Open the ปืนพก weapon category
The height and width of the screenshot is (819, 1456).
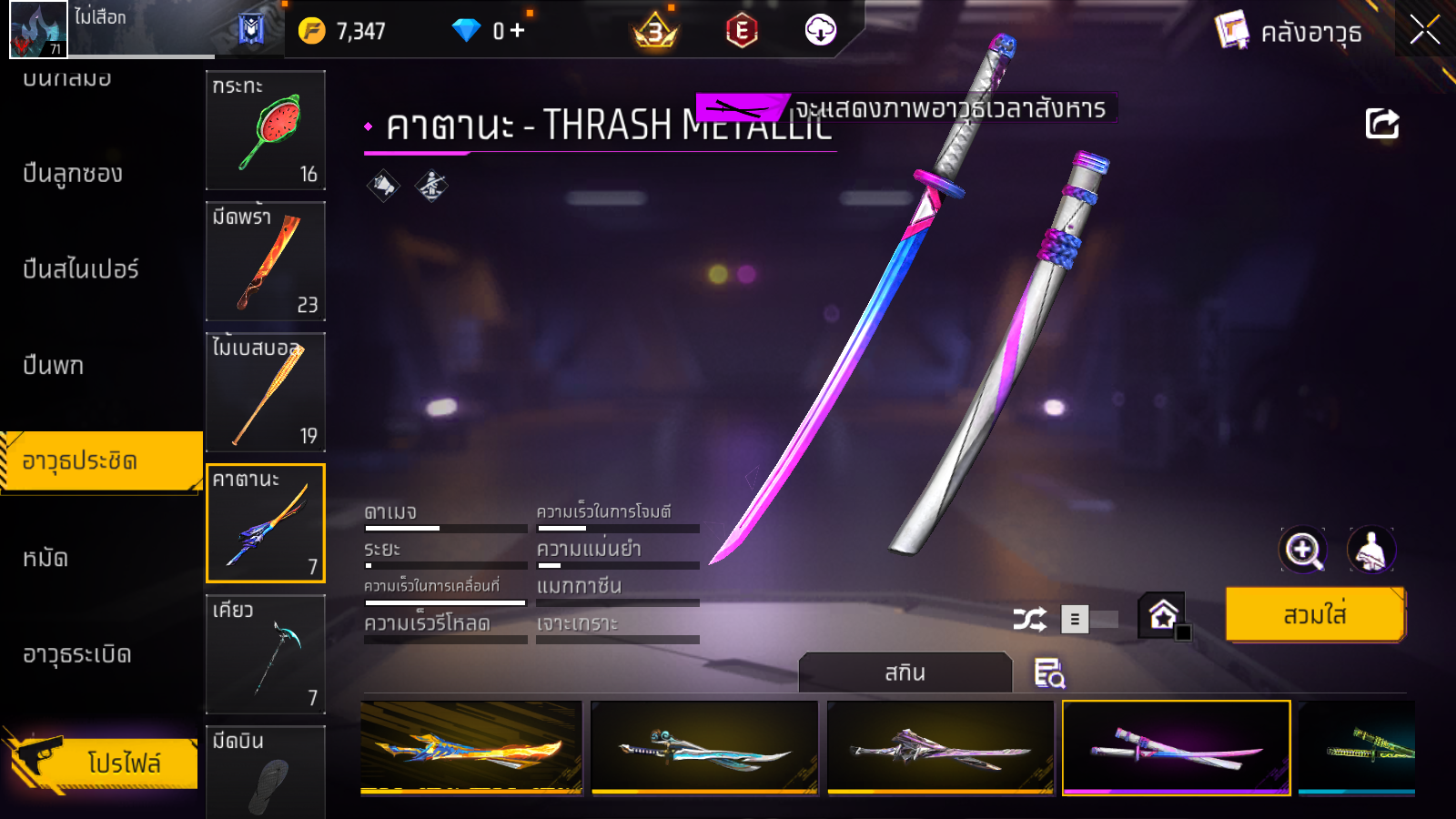click(54, 366)
